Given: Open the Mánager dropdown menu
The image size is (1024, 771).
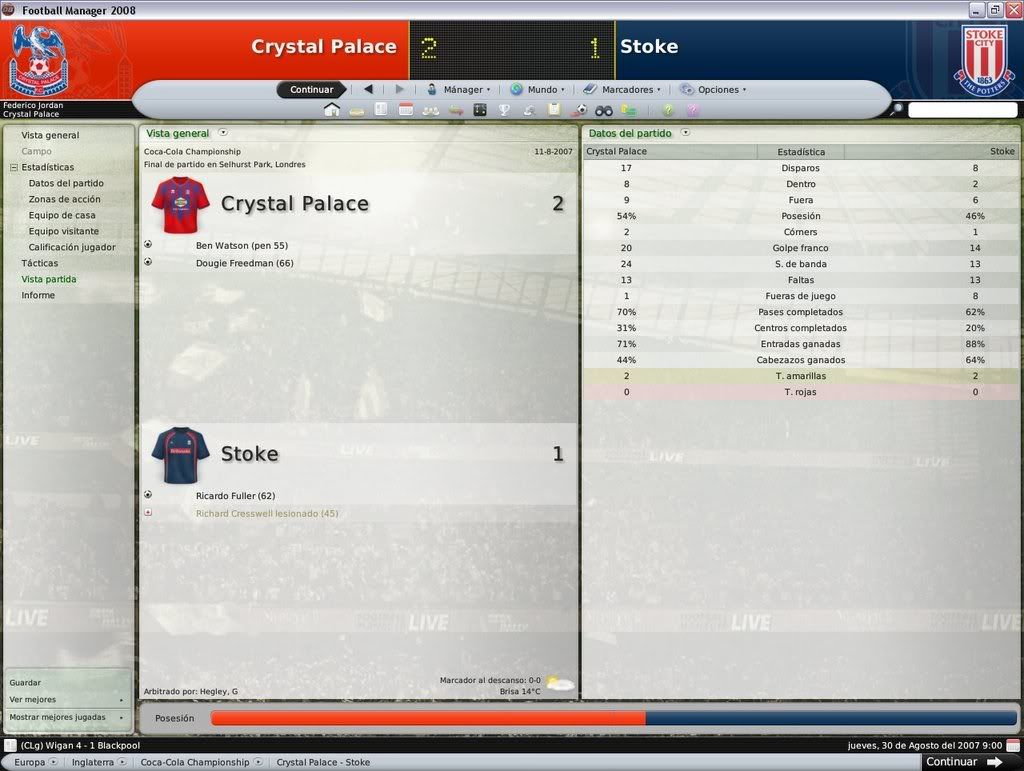Looking at the screenshot, I should click(461, 90).
